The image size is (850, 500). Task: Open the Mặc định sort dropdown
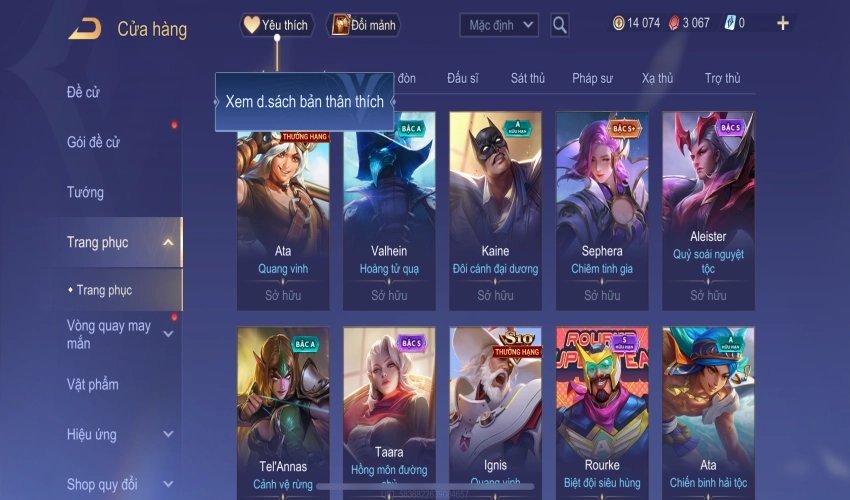[499, 25]
